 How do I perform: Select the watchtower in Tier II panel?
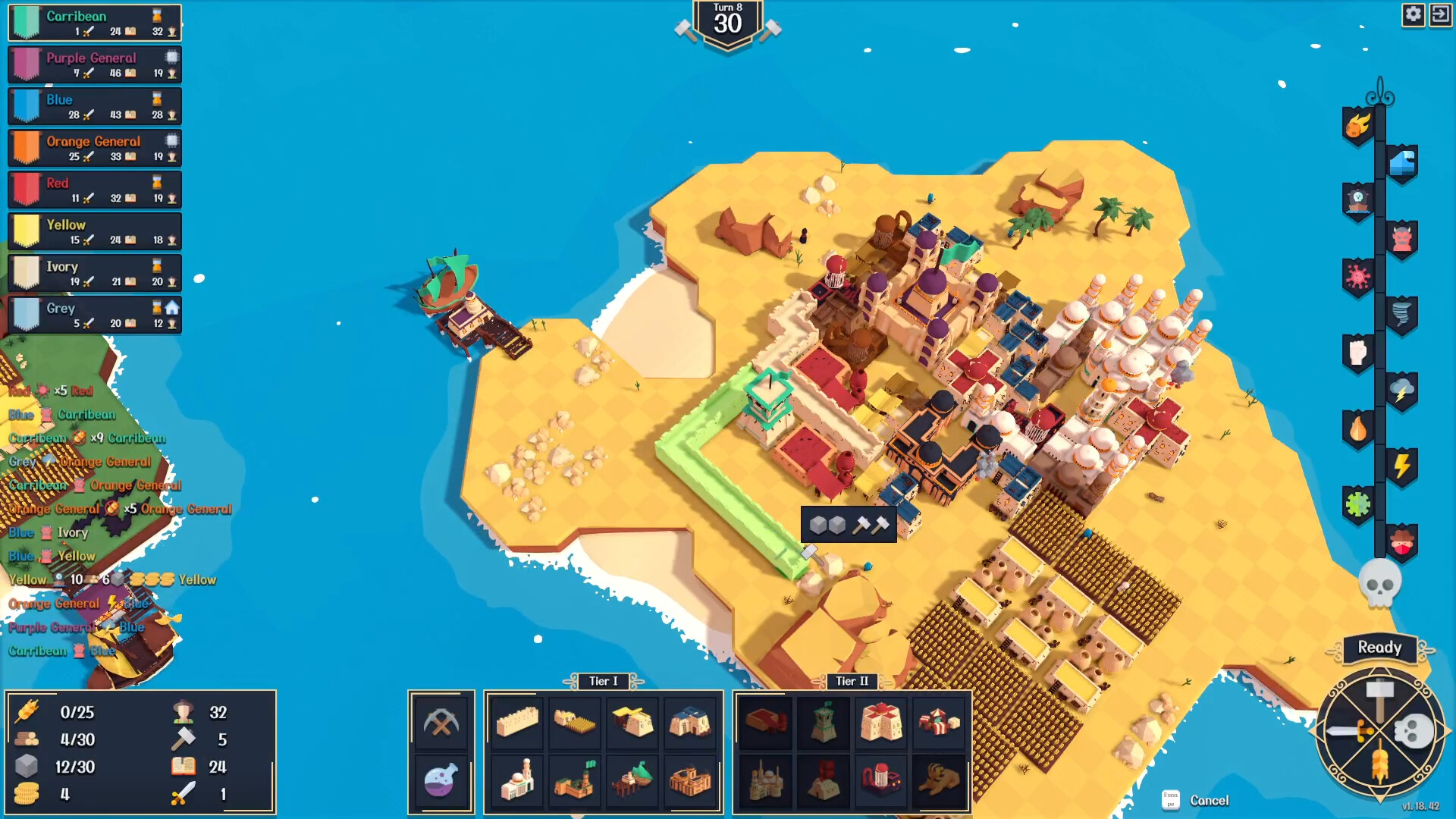tap(822, 723)
